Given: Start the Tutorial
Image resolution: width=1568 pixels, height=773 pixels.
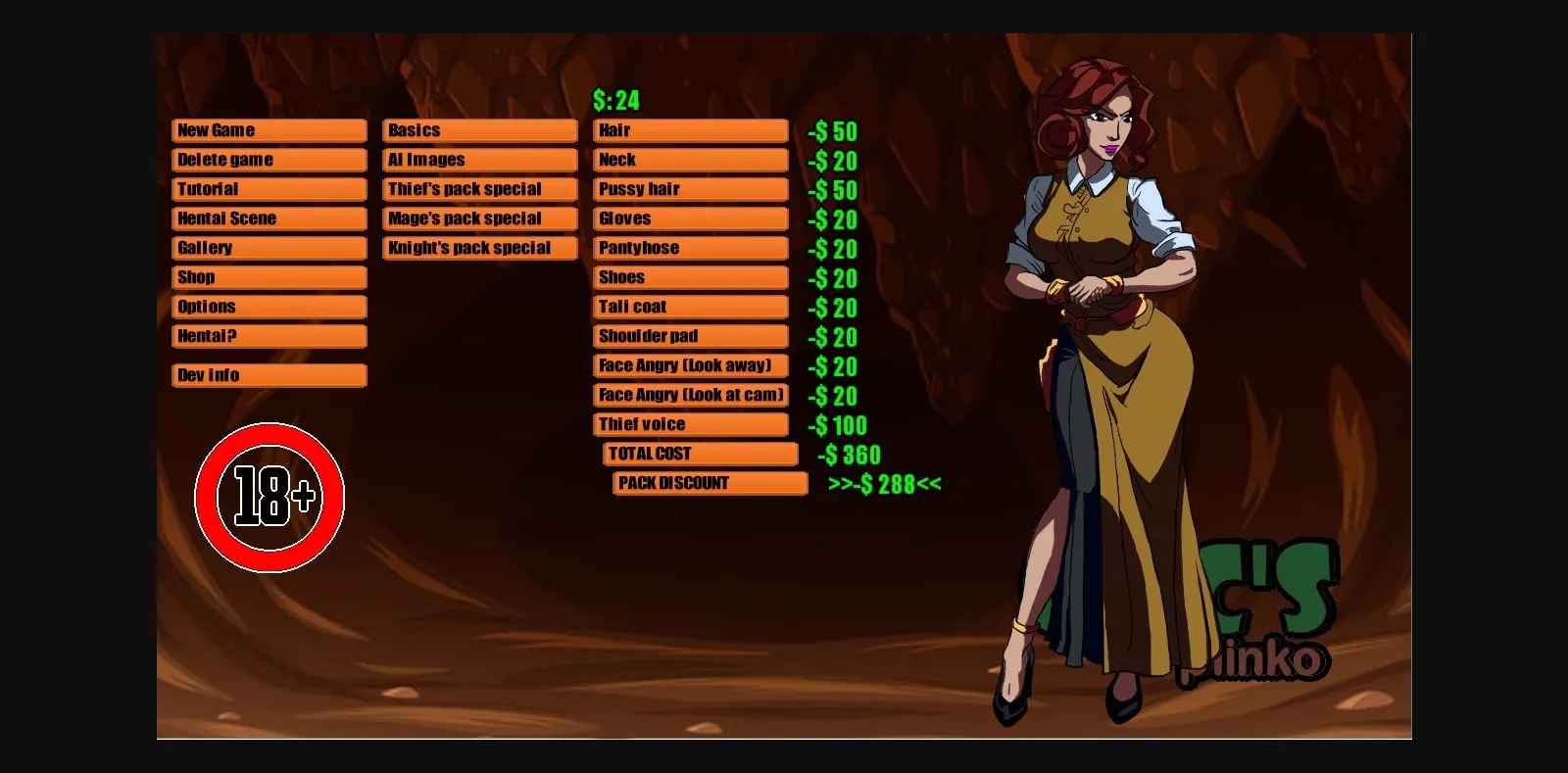Looking at the screenshot, I should [269, 188].
